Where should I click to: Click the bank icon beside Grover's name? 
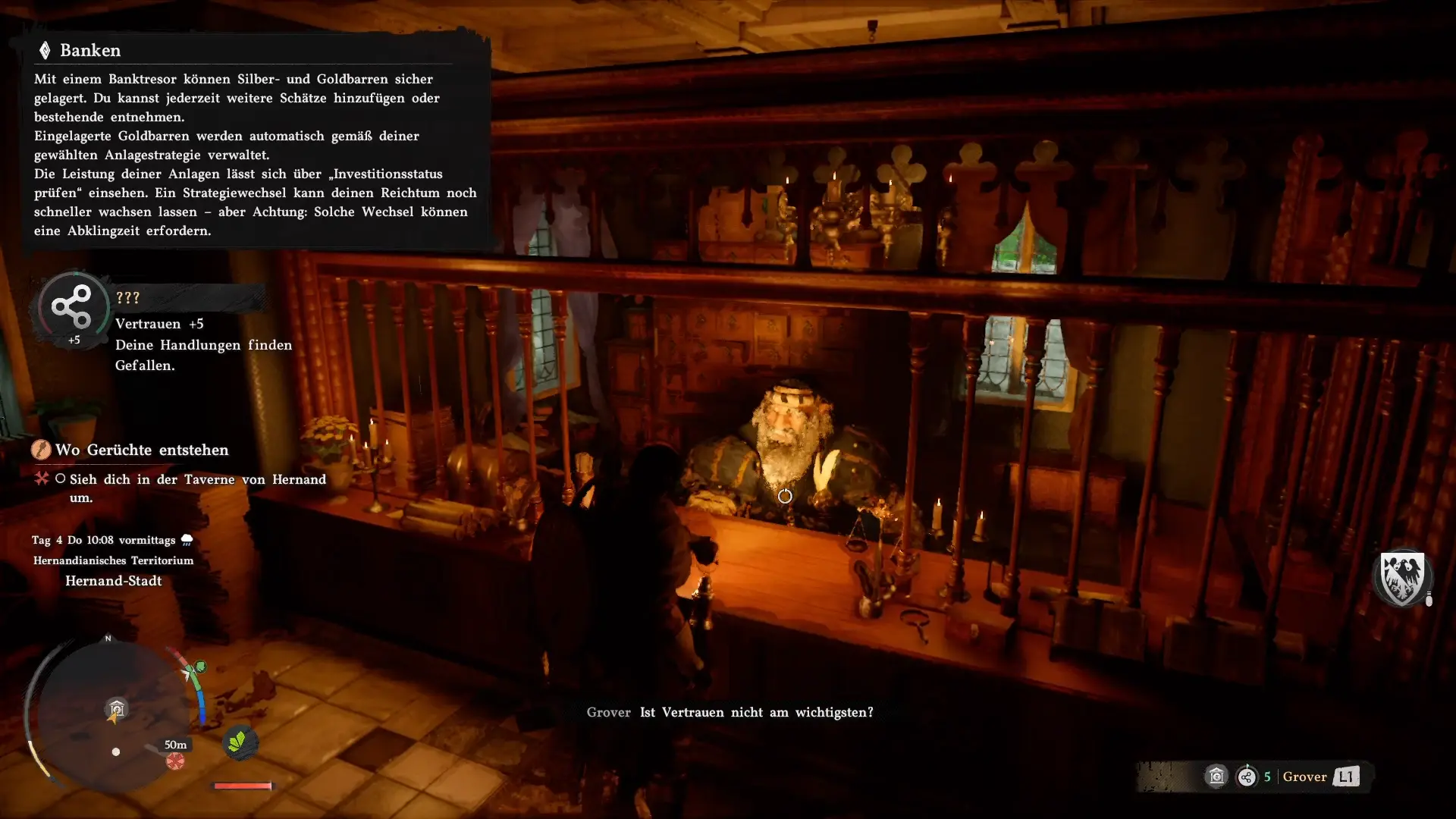[1216, 777]
